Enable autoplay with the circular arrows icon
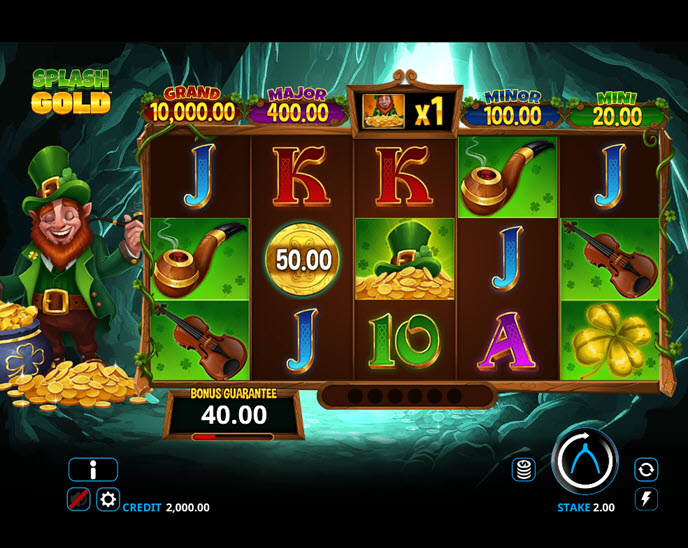The image size is (688, 548). [x=646, y=468]
